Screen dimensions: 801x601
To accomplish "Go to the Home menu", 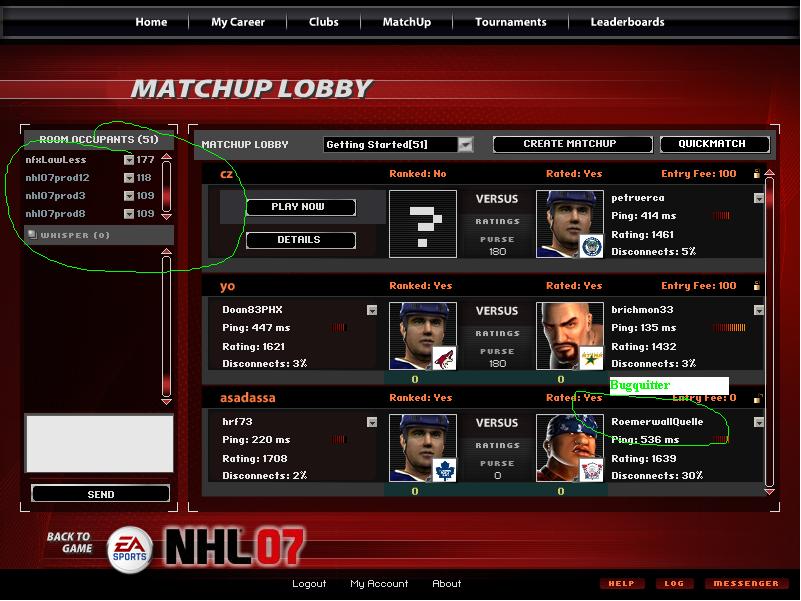I will coord(151,22).
